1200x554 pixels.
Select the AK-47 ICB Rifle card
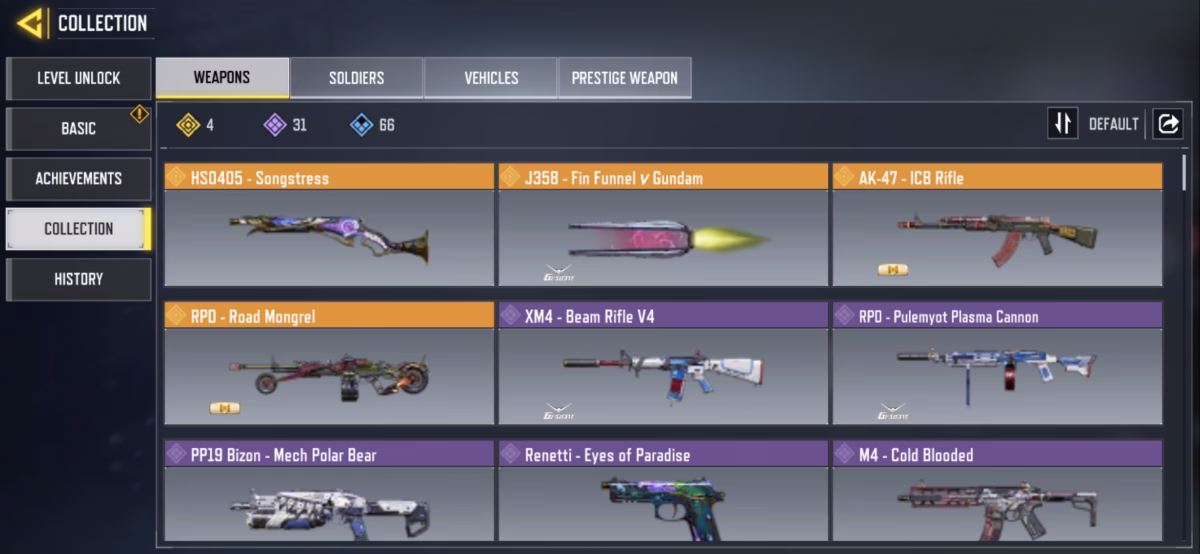point(997,225)
